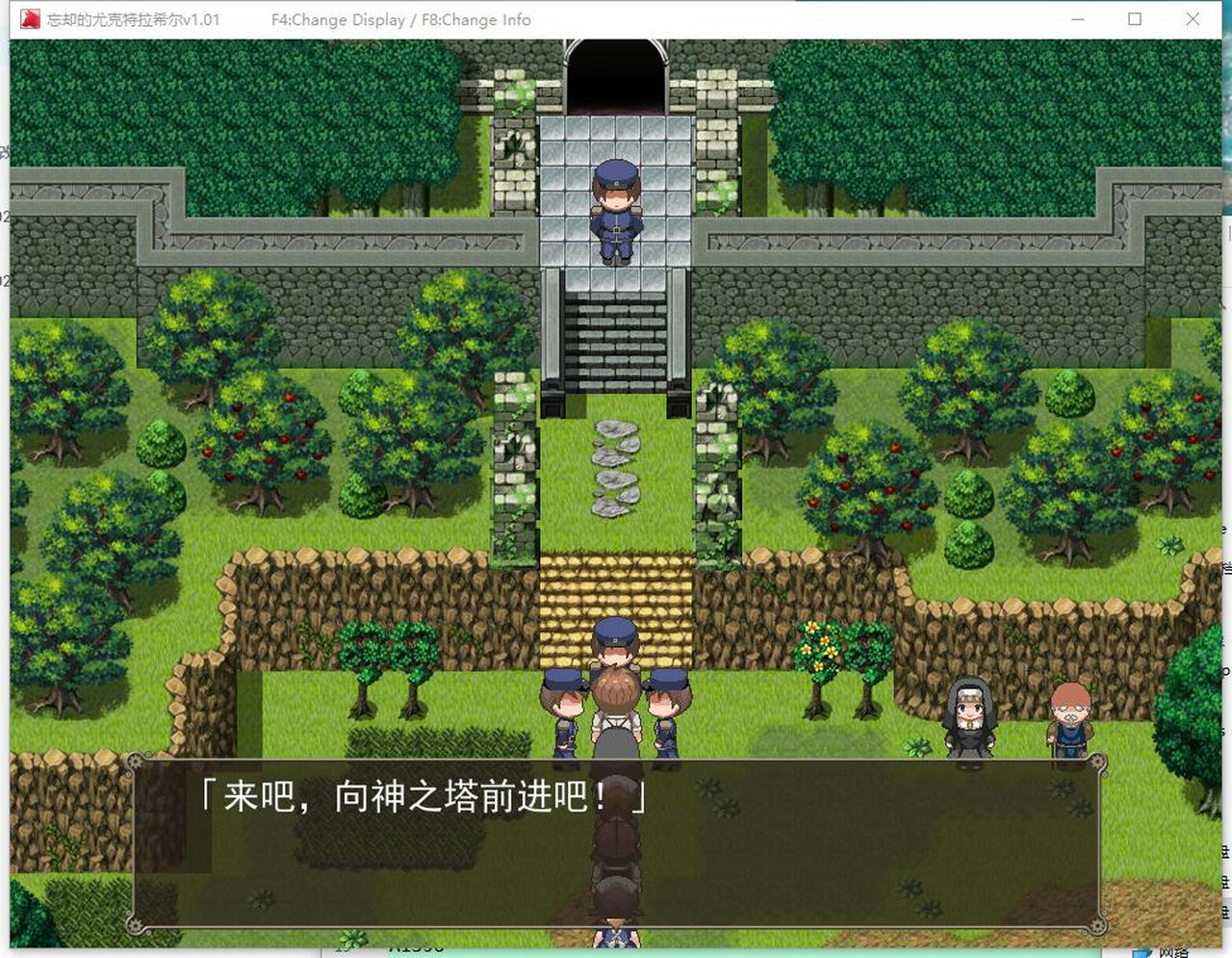
Task: Click the minimize button of the game window
Action: pyautogui.click(x=1078, y=18)
